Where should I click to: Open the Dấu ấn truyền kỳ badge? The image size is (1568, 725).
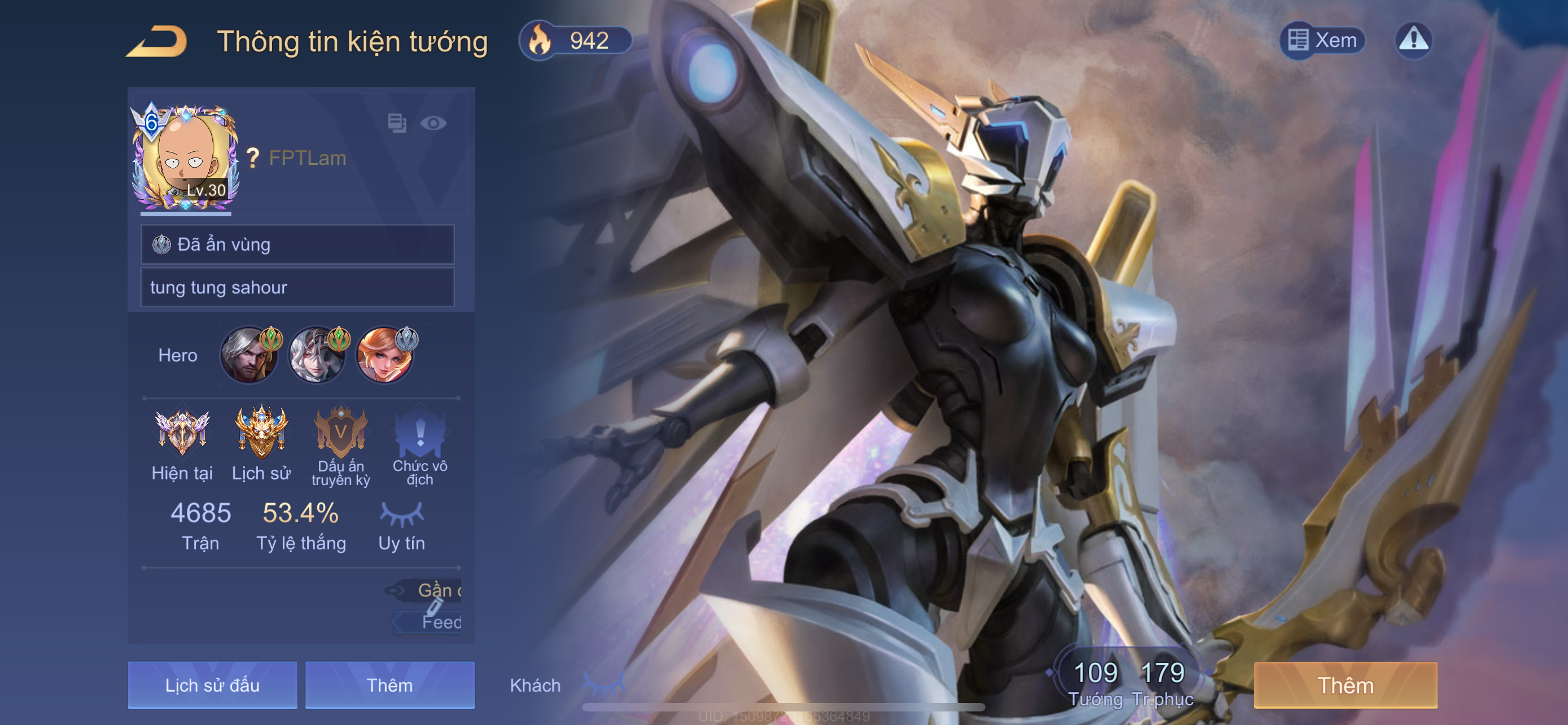click(x=341, y=433)
